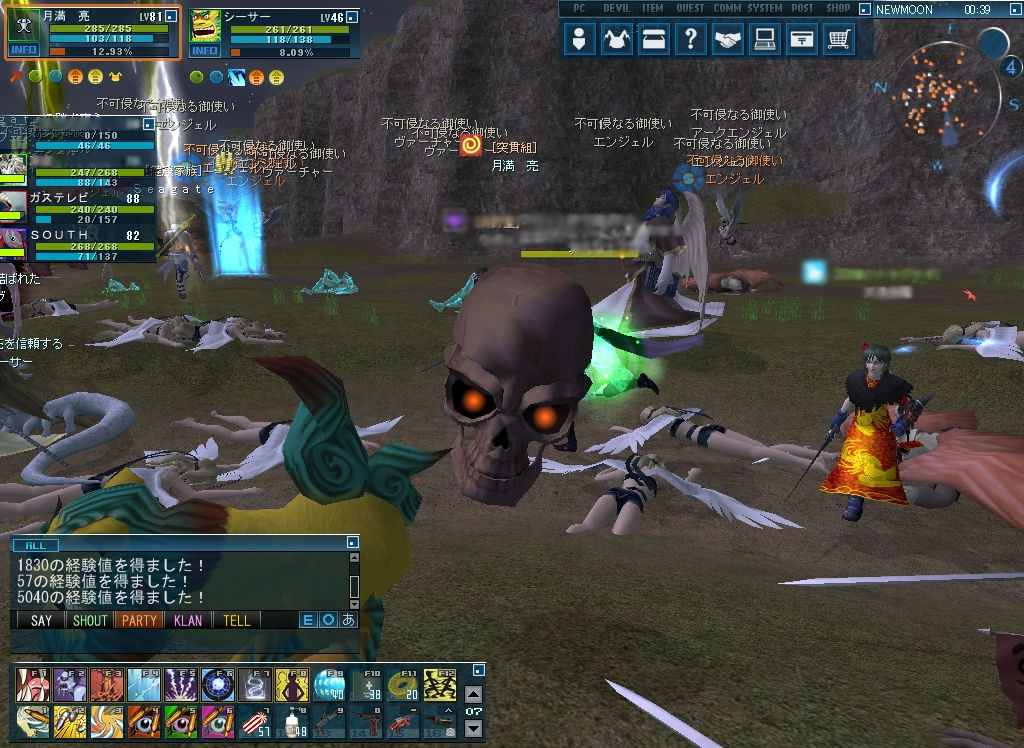Open the COMM handshake menu icon
1024x748 pixels.
728,40
